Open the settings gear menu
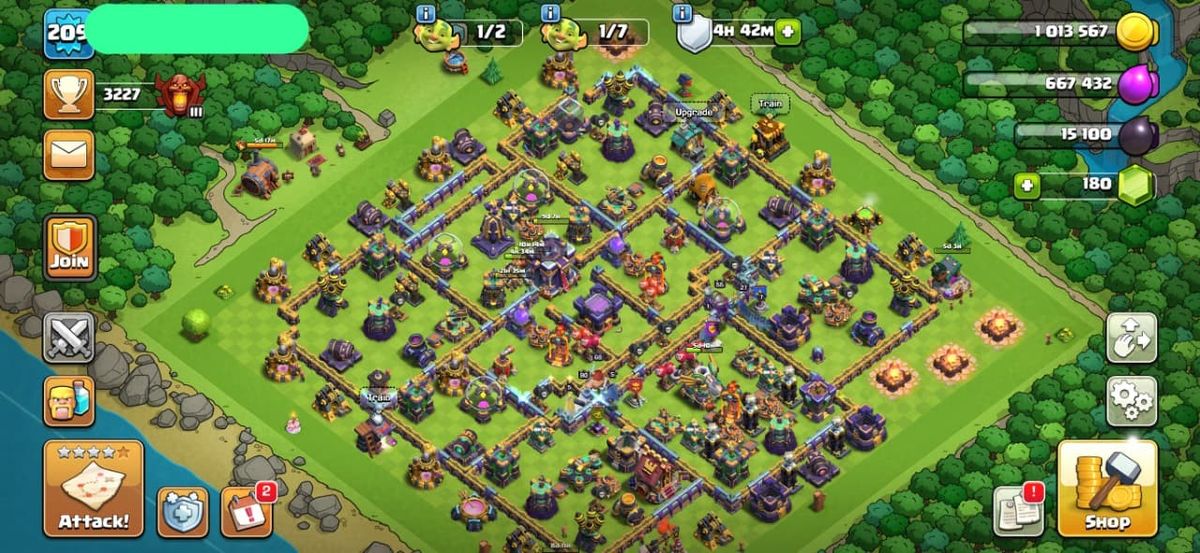This screenshot has width=1200, height=553. pyautogui.click(x=1131, y=401)
